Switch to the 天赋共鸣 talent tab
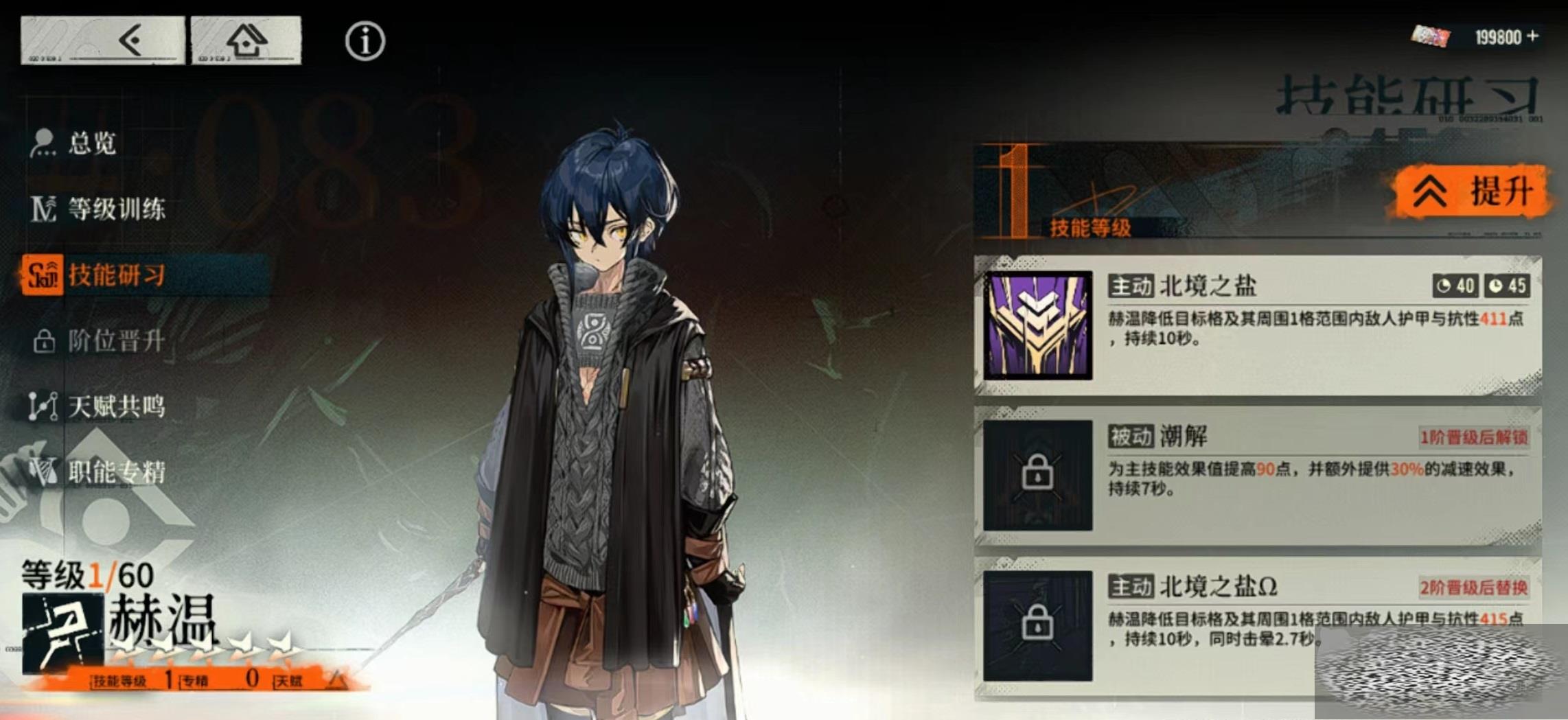Viewport: 1568px width, 720px height. pyautogui.click(x=115, y=406)
